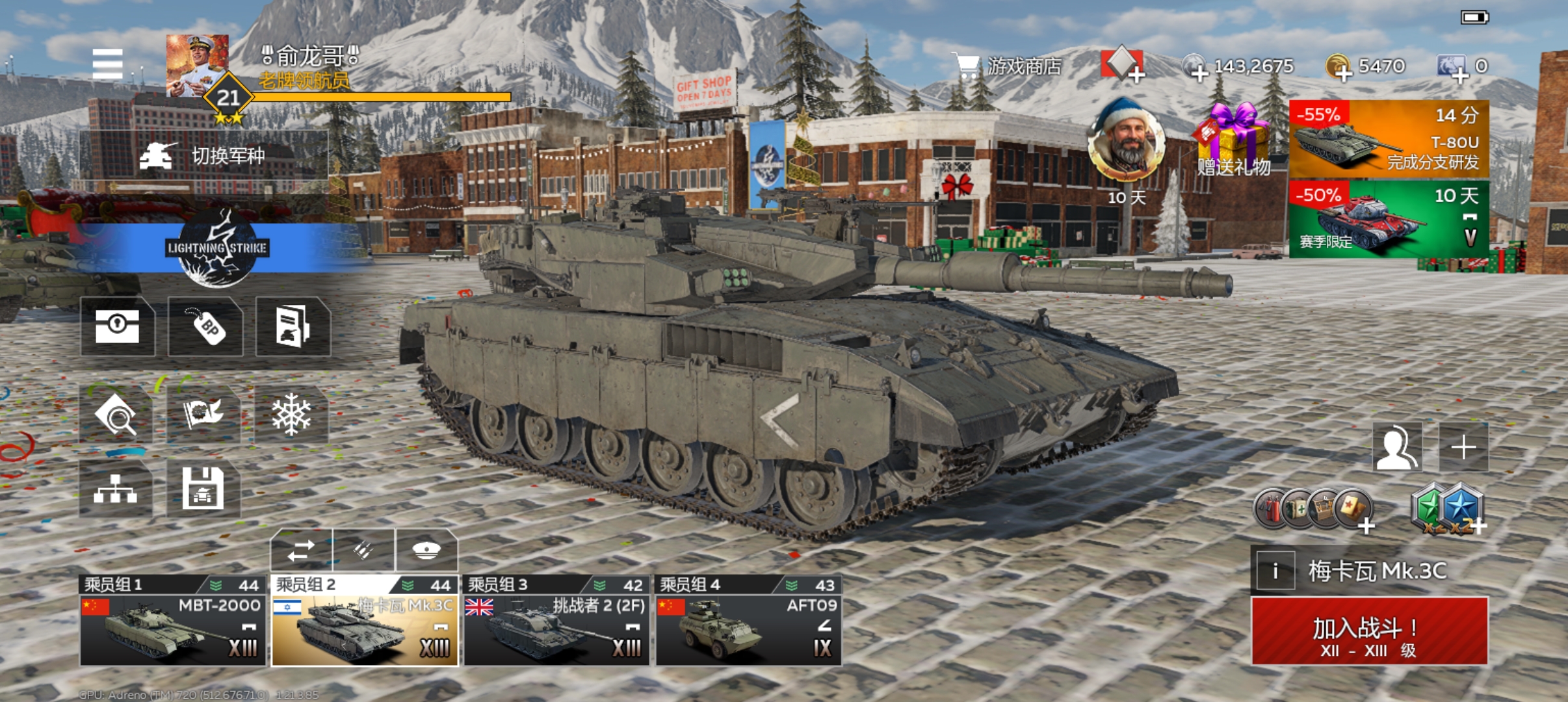Select the 挑战者 2 (2F) crew slot
Viewport: 1568px width, 702px height.
point(556,621)
